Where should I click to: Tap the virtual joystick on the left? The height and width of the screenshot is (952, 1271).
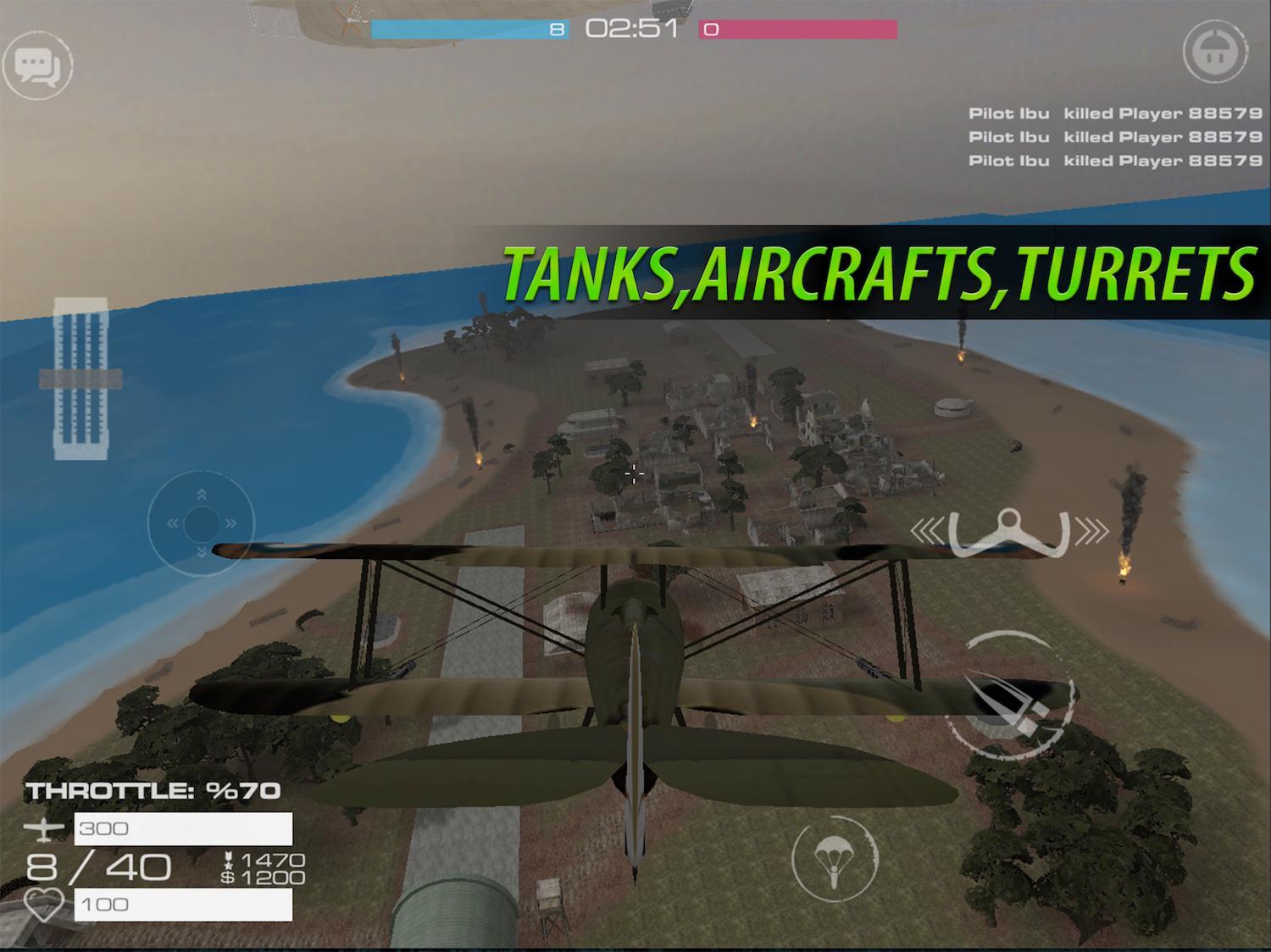point(201,523)
